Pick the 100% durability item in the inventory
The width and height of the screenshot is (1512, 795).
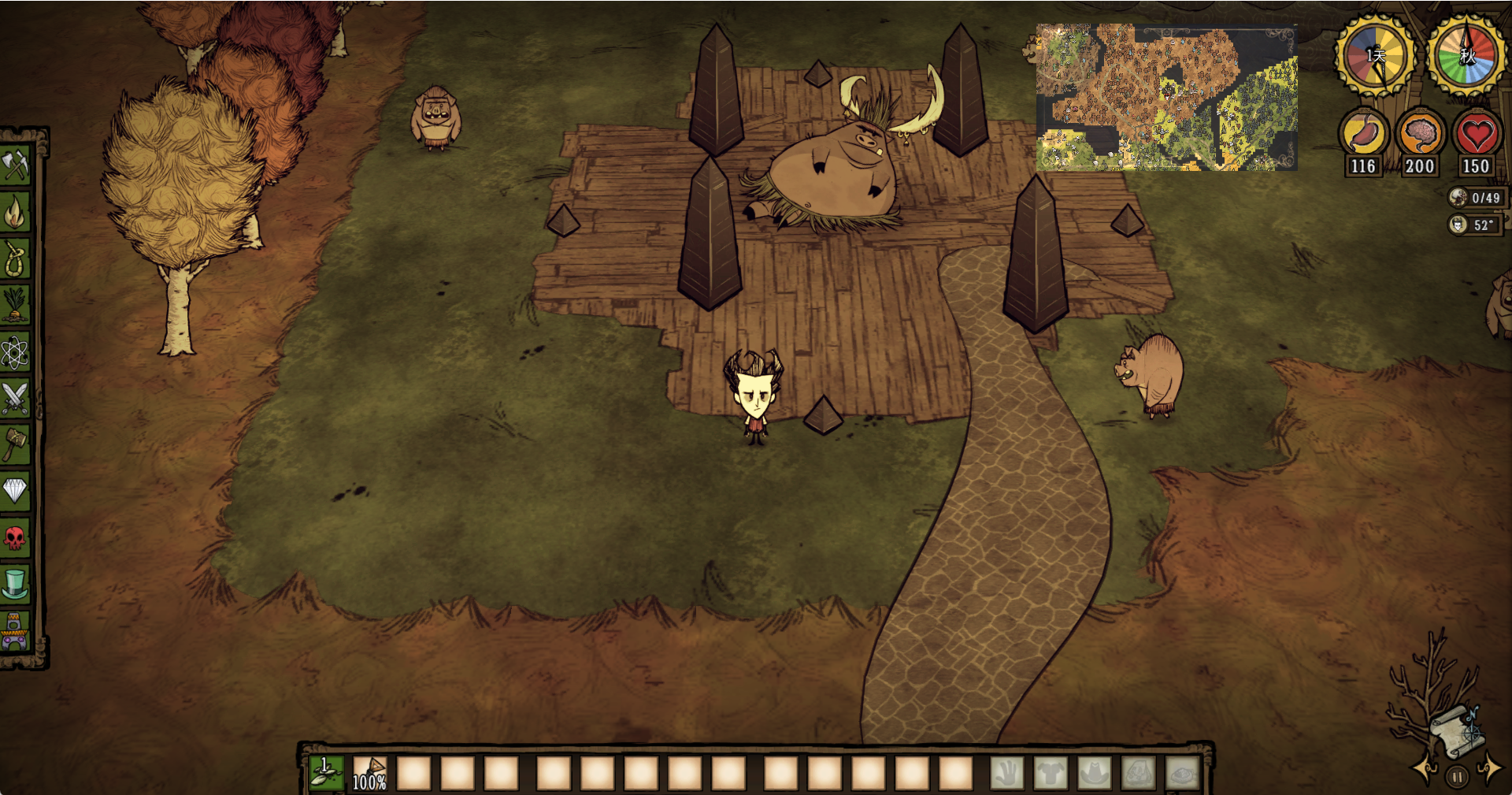[x=369, y=773]
